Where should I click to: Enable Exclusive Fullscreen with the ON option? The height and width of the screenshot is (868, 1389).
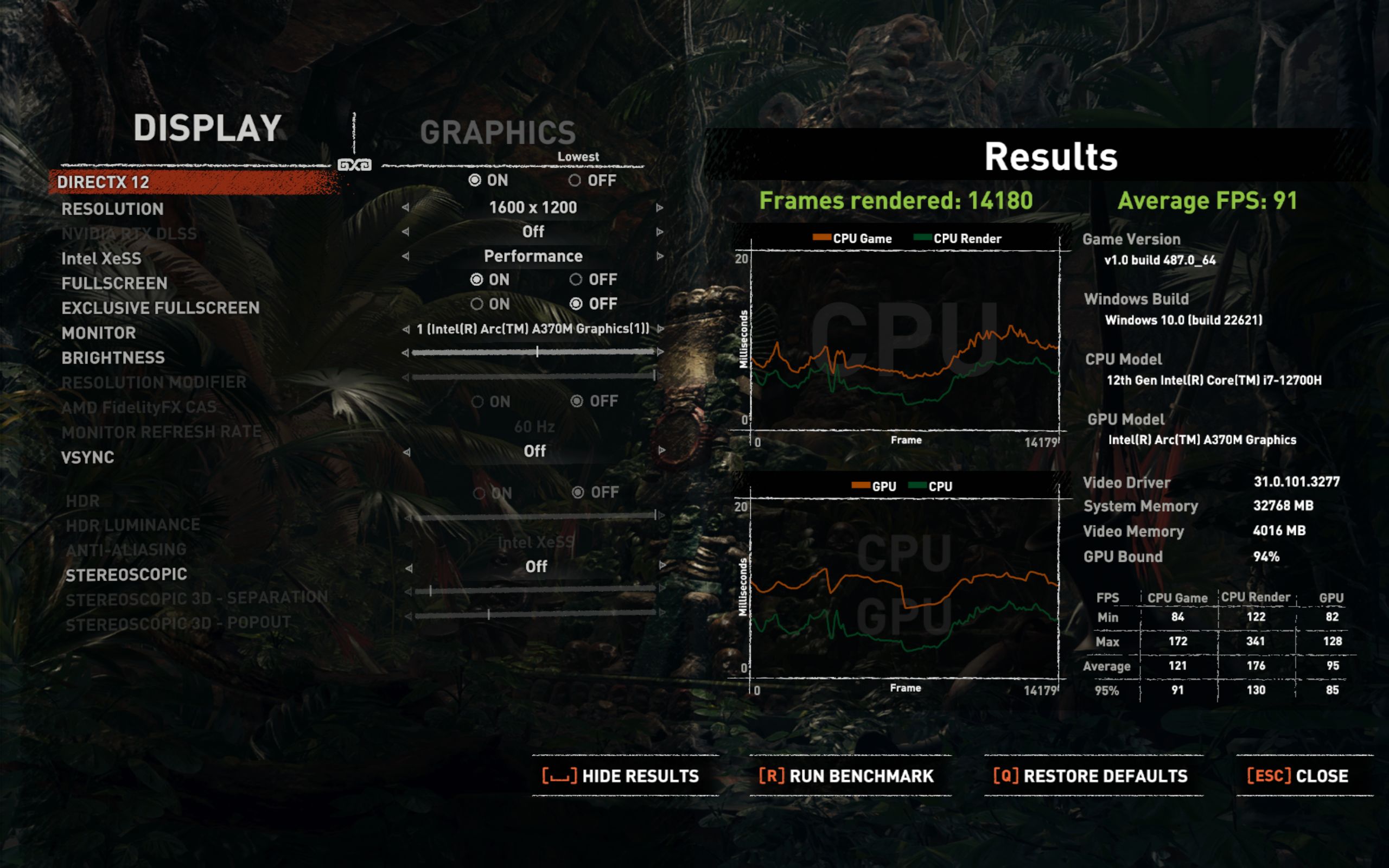pos(477,304)
